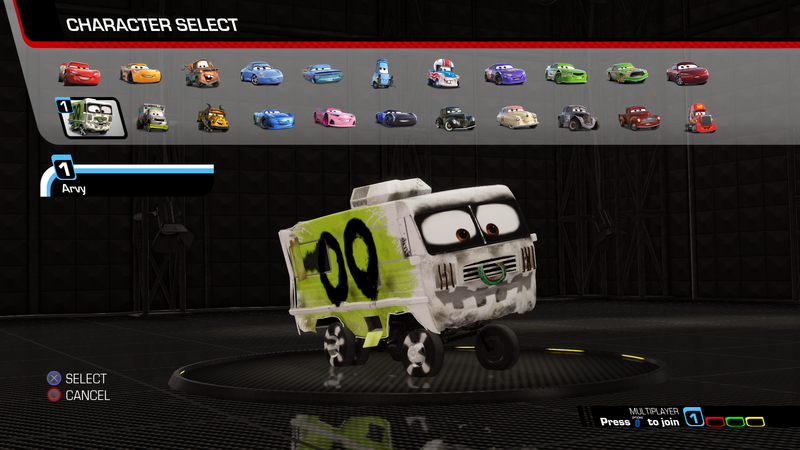Choose the purple stock car racer
The width and height of the screenshot is (800, 450).
505,73
